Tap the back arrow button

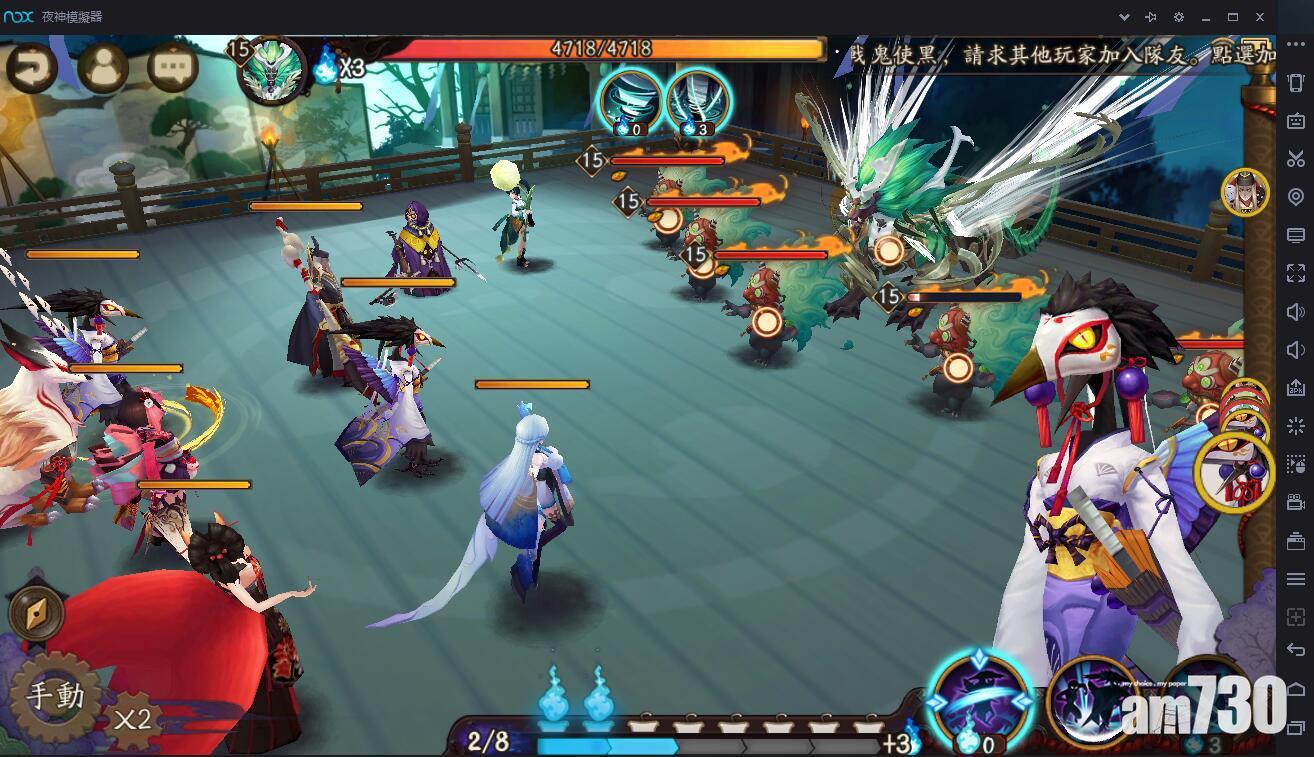(32, 69)
